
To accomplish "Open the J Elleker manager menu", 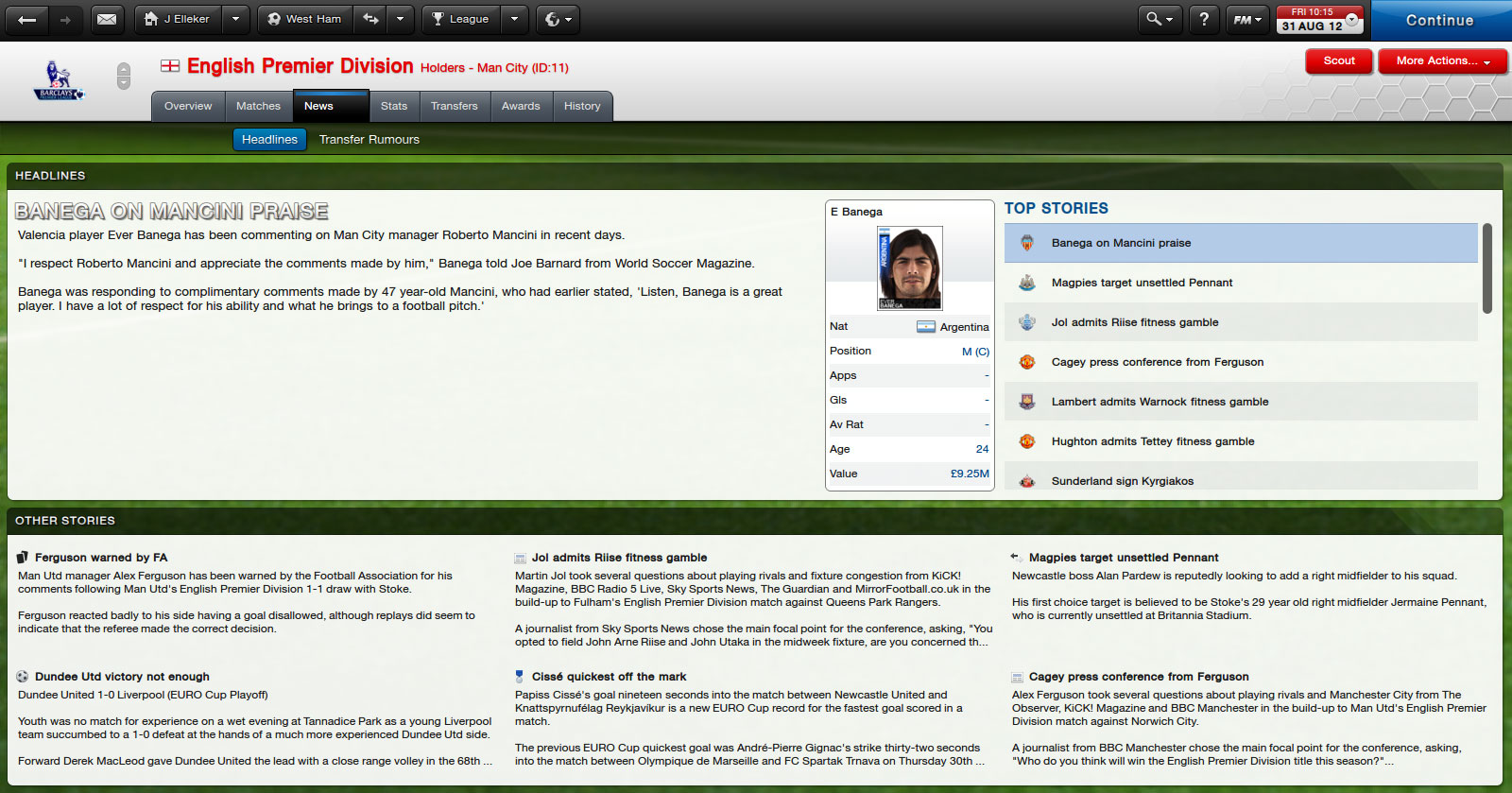I will (x=178, y=19).
